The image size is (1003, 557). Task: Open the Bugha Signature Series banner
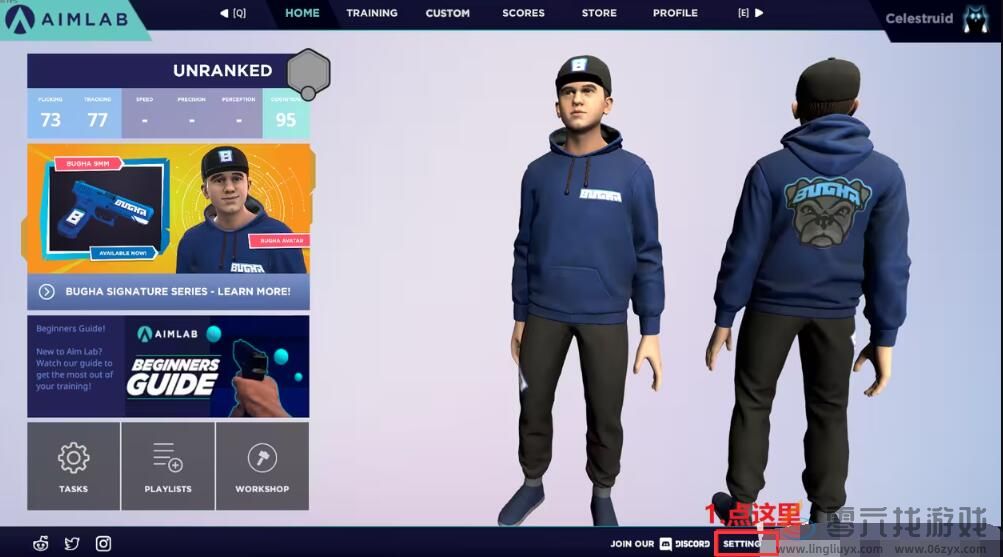168,210
